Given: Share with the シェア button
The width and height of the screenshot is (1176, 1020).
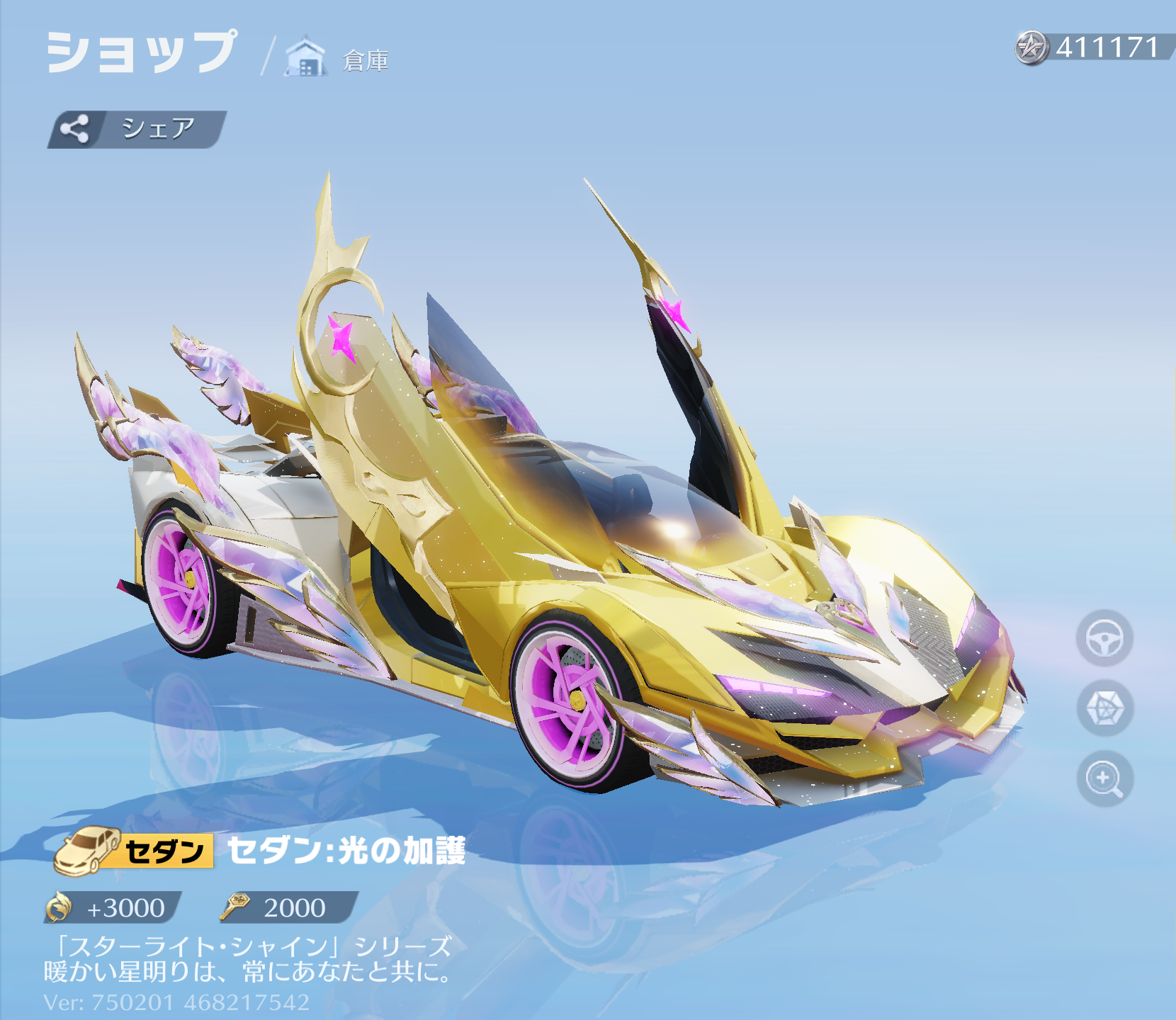Looking at the screenshot, I should tap(136, 129).
